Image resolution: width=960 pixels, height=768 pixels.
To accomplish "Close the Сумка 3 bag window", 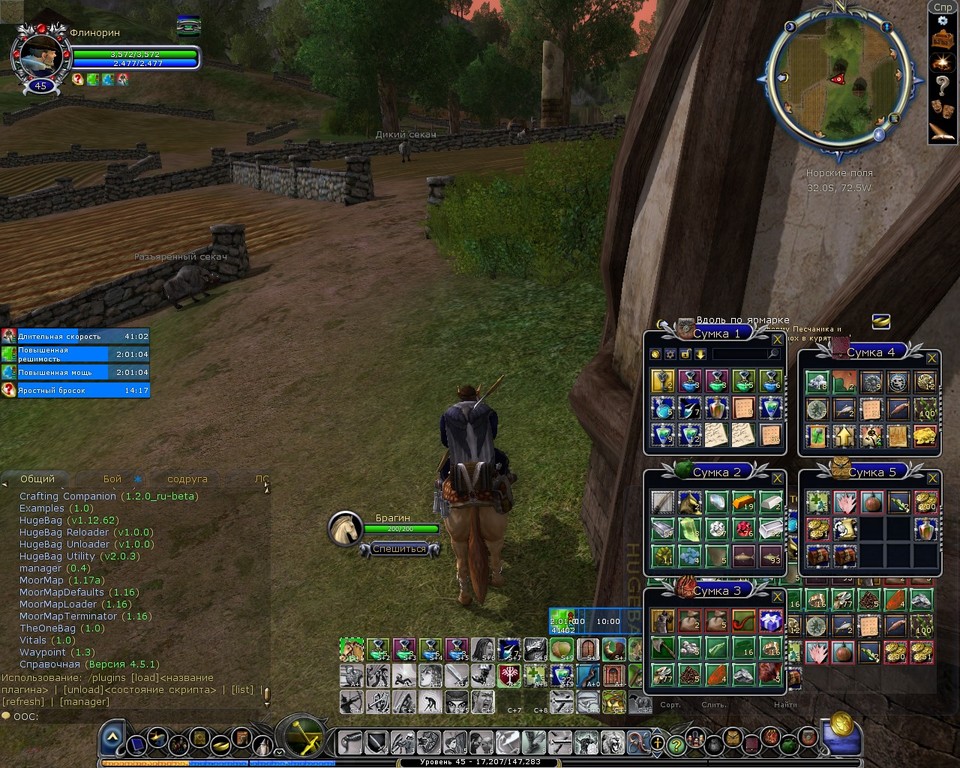I will point(777,597).
